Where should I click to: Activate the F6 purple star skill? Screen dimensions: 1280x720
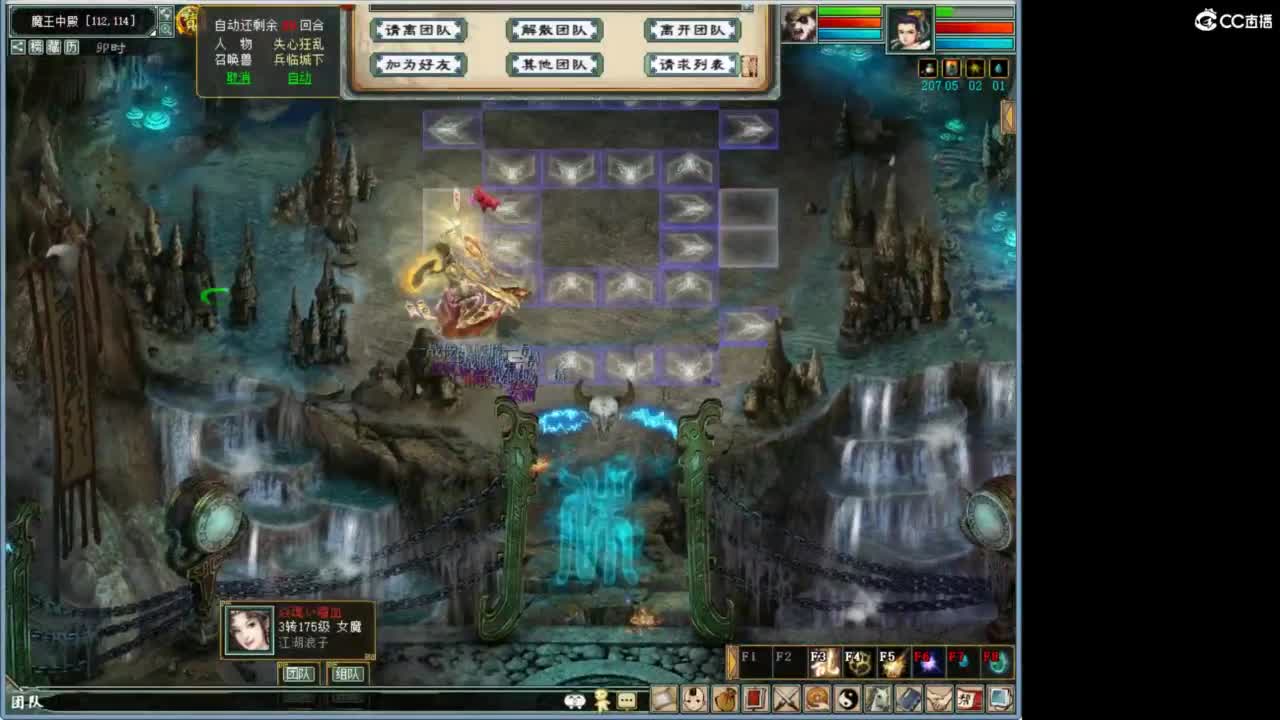[x=926, y=661]
